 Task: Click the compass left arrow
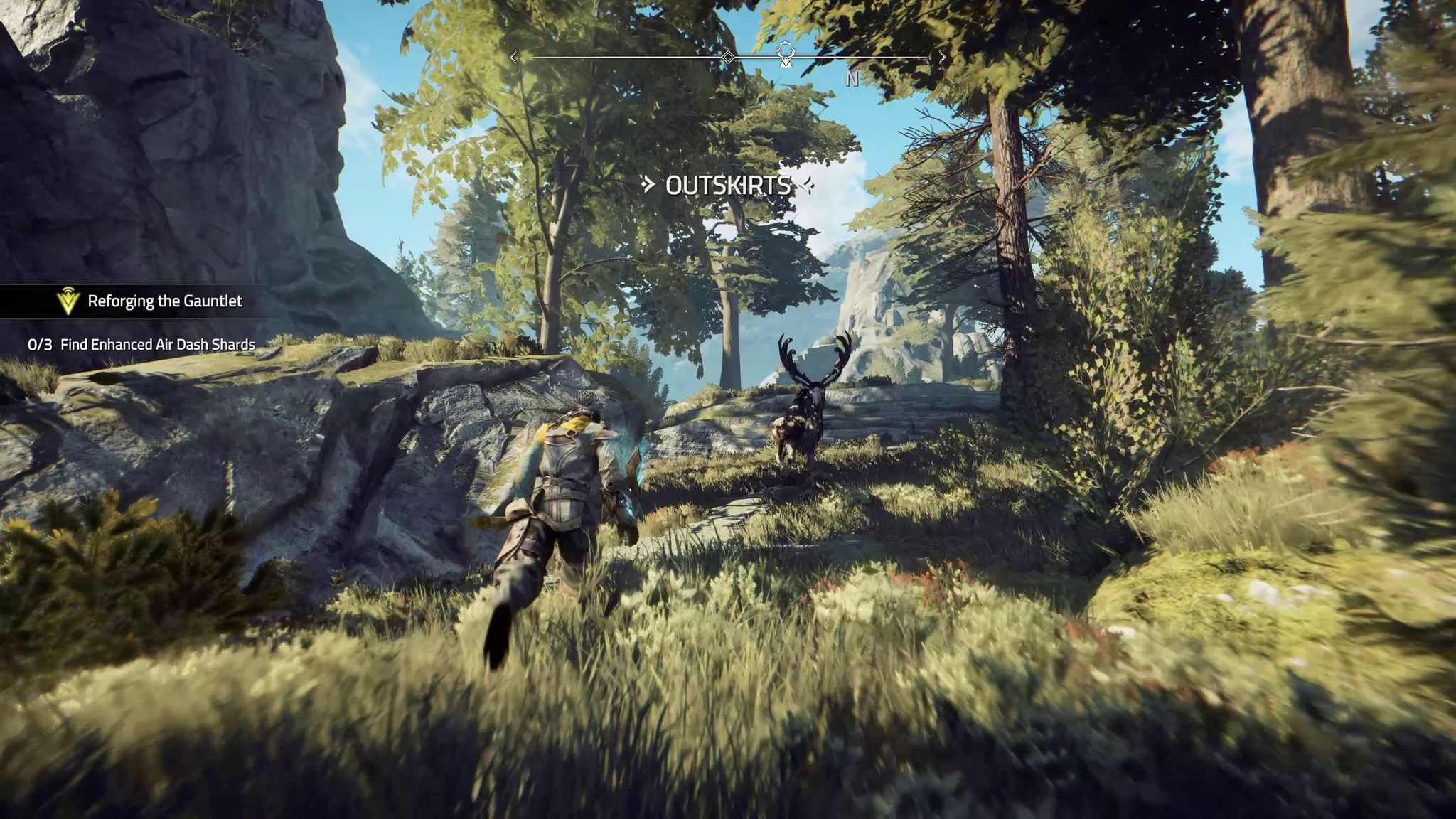(513, 58)
